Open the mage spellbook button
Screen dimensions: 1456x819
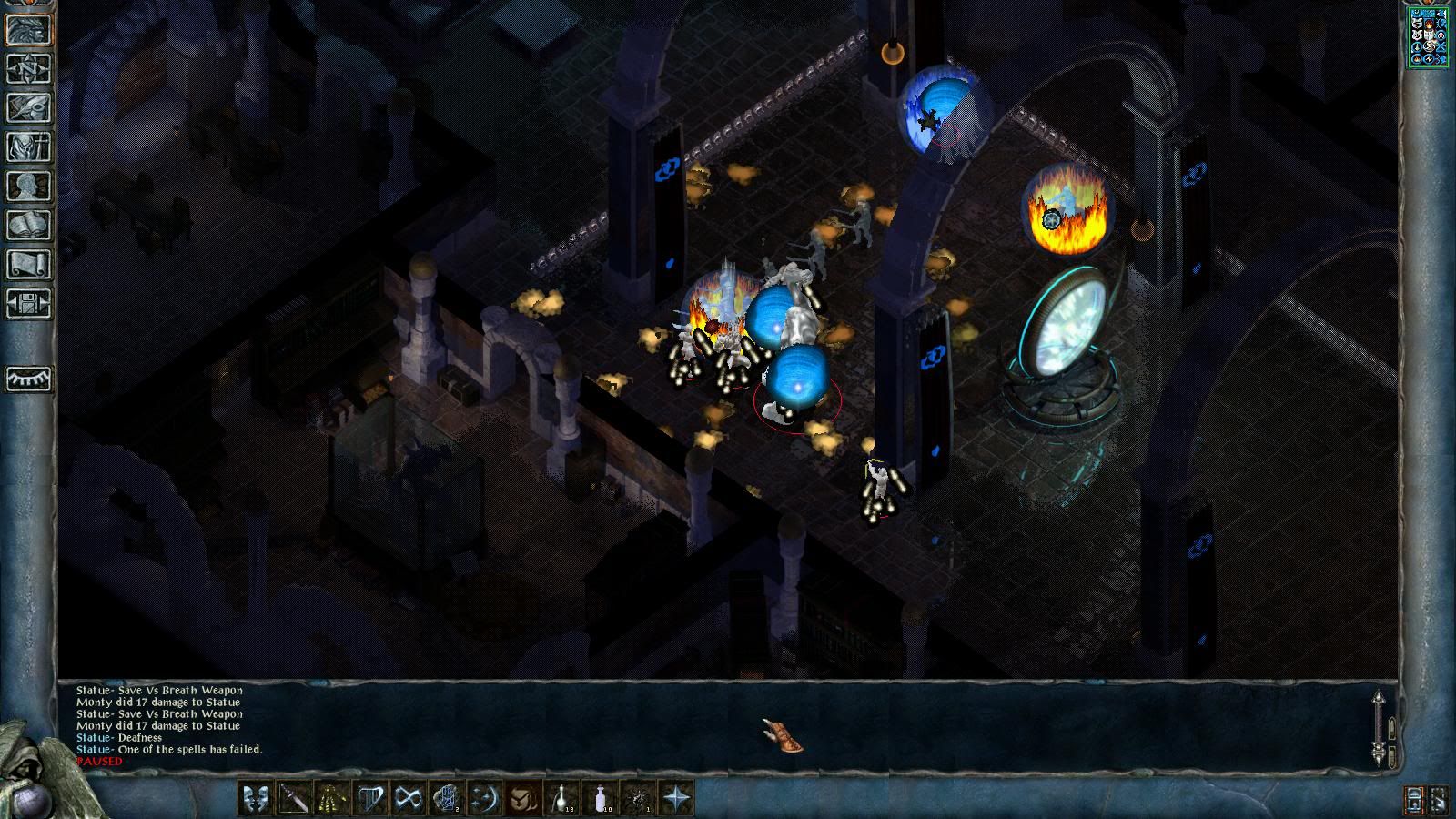point(29,225)
